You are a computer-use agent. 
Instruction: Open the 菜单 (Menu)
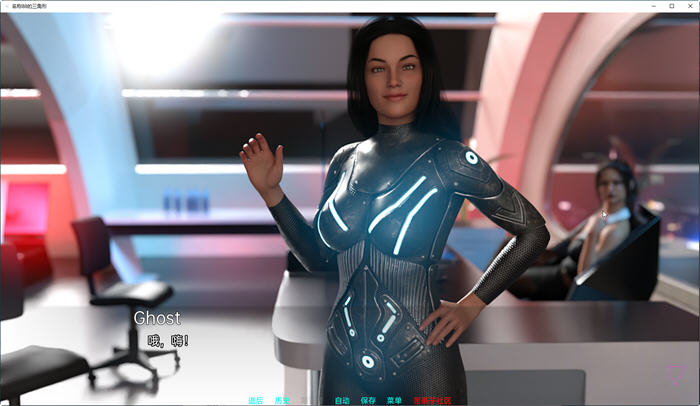[x=394, y=400]
